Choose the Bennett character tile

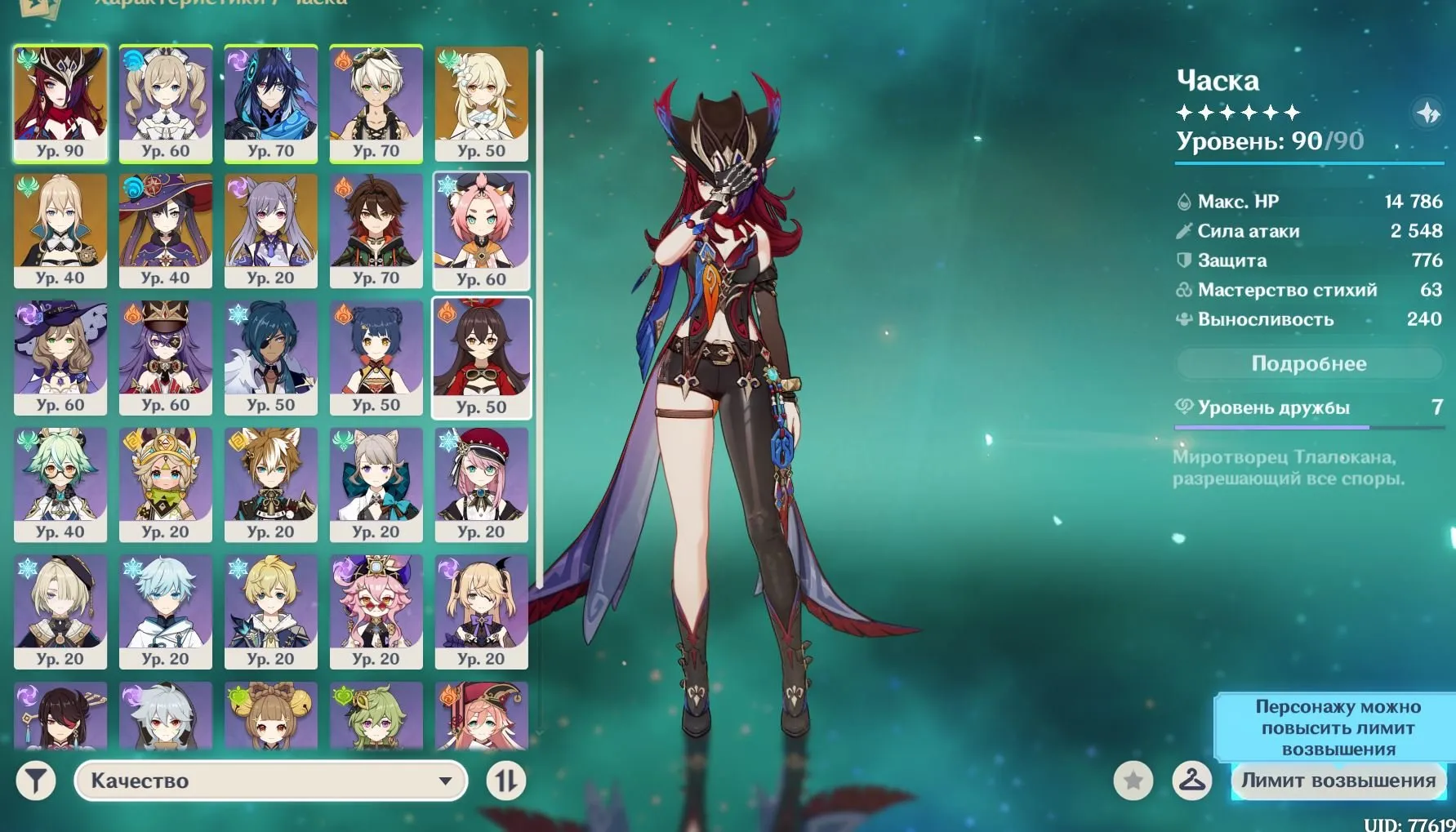point(376,103)
